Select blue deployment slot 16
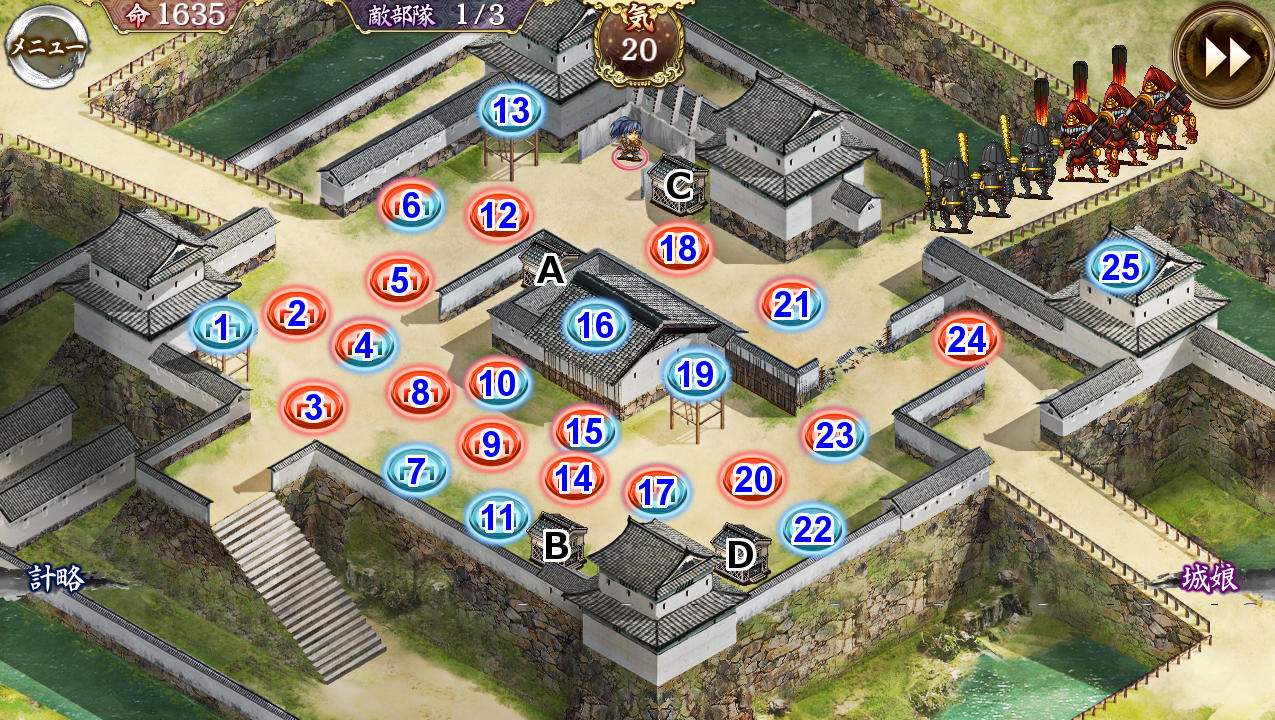Viewport: 1275px width, 720px height. [x=596, y=325]
